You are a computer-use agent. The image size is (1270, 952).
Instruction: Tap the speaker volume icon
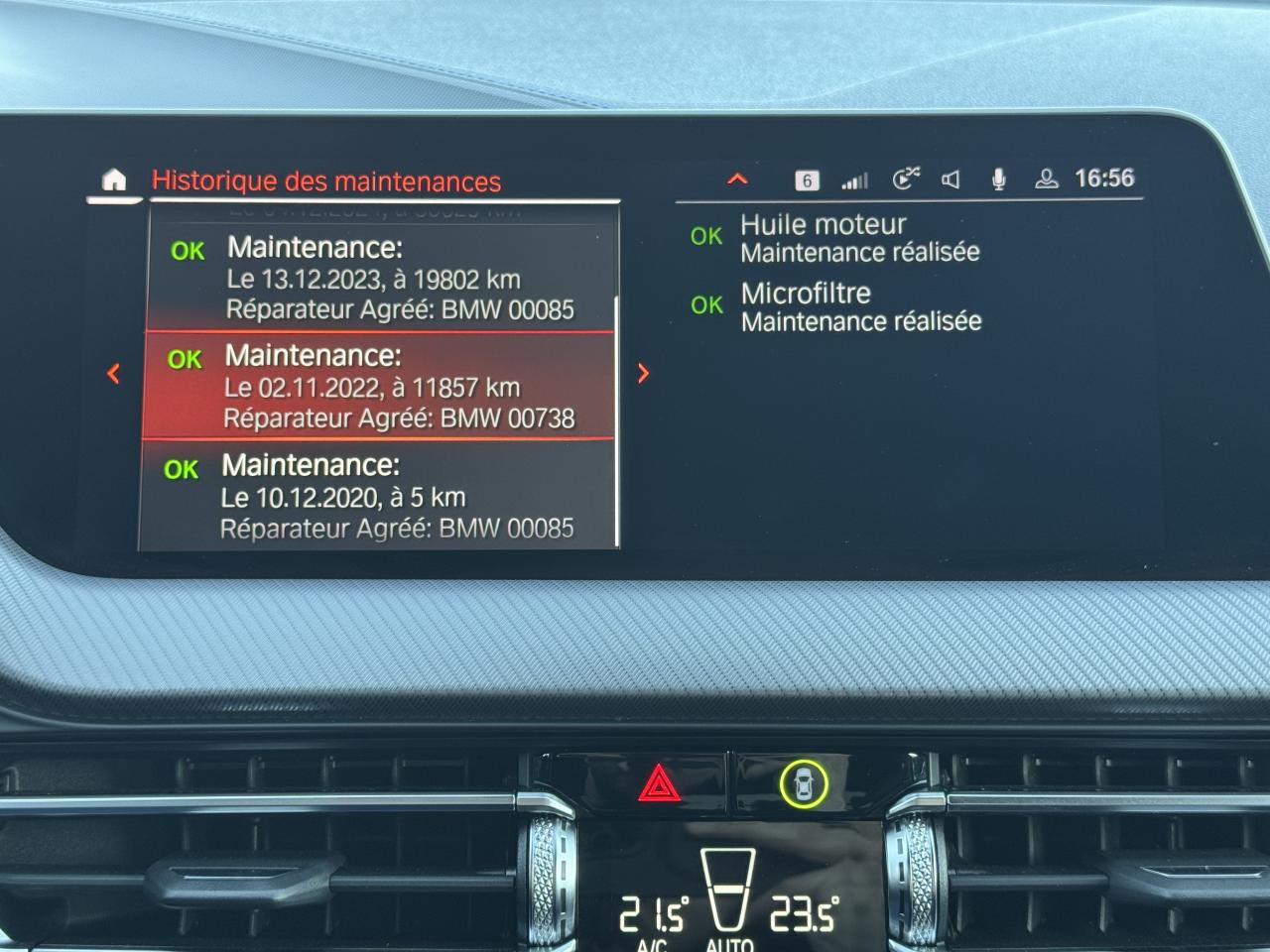click(951, 179)
